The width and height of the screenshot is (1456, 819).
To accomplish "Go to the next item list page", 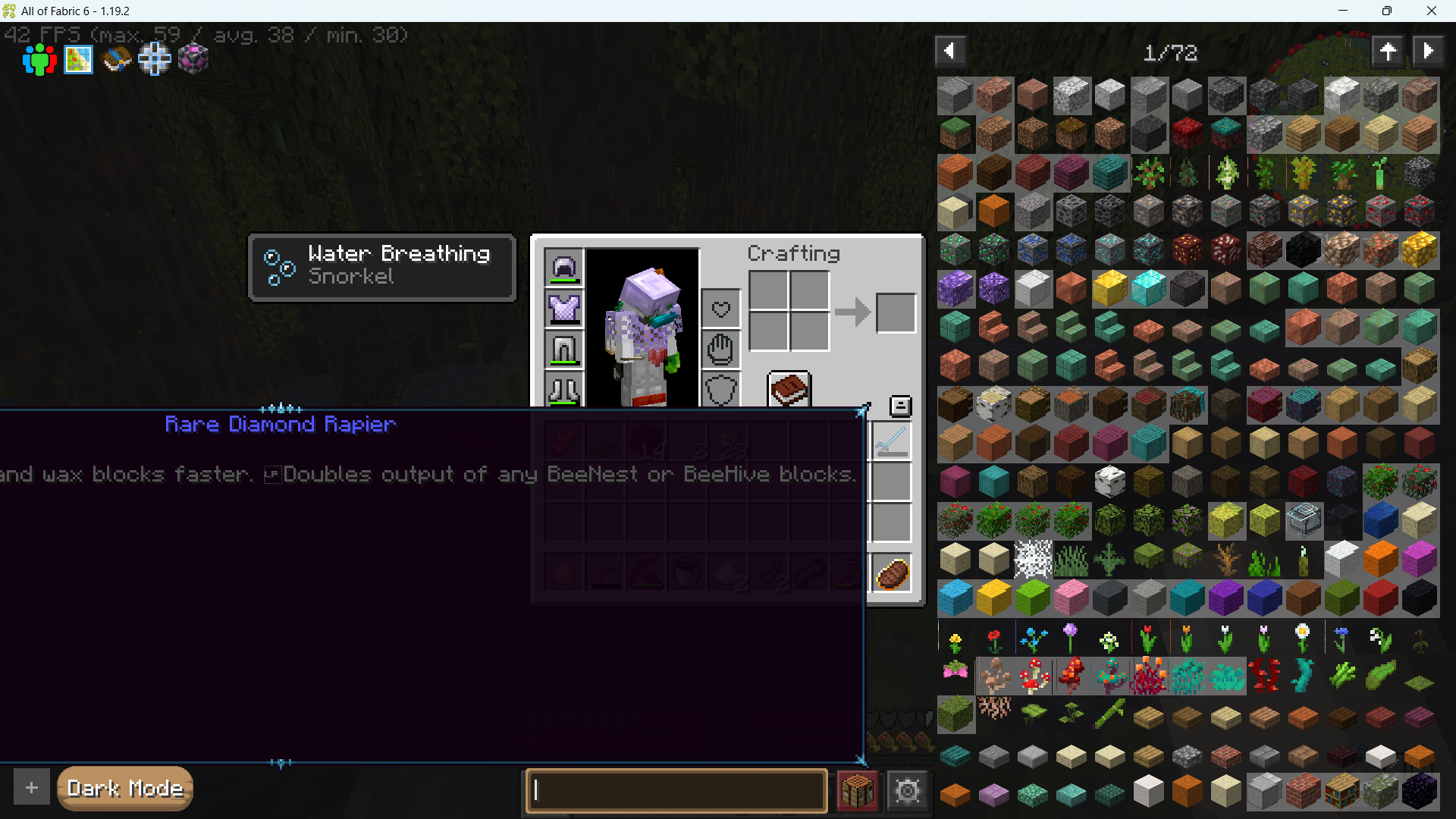I will [1429, 50].
